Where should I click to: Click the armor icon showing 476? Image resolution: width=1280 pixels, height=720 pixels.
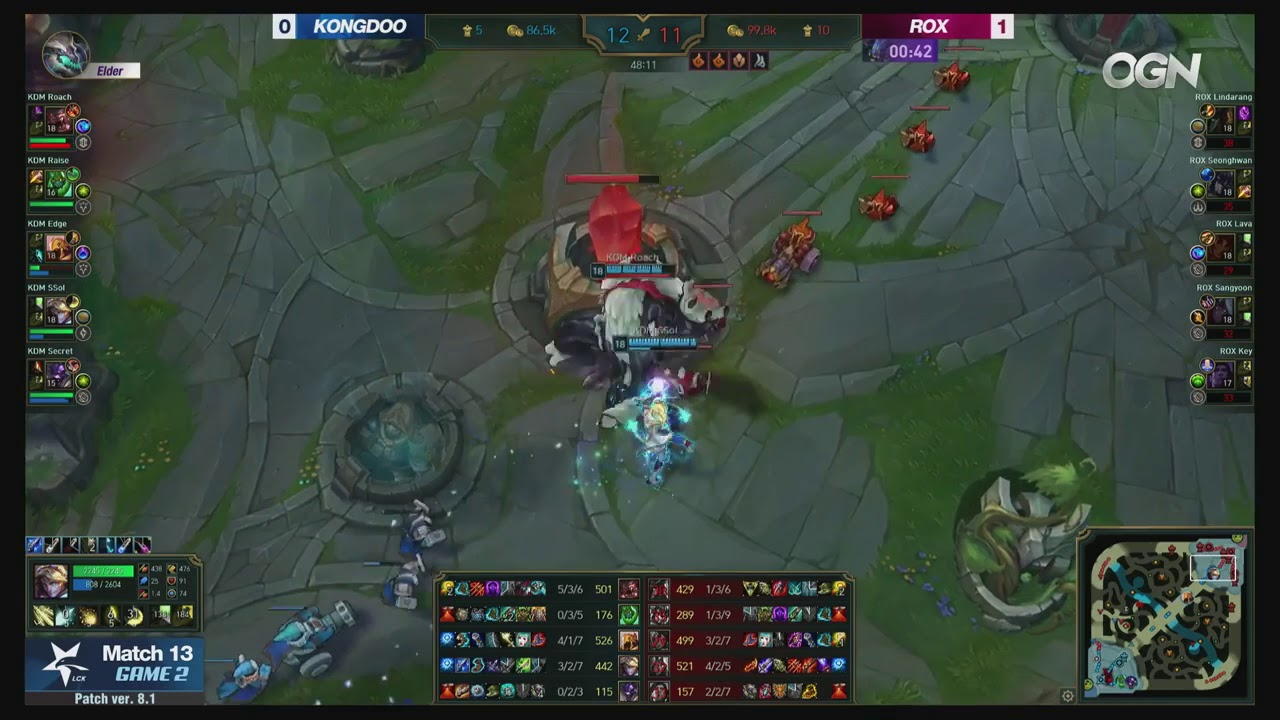pos(172,568)
